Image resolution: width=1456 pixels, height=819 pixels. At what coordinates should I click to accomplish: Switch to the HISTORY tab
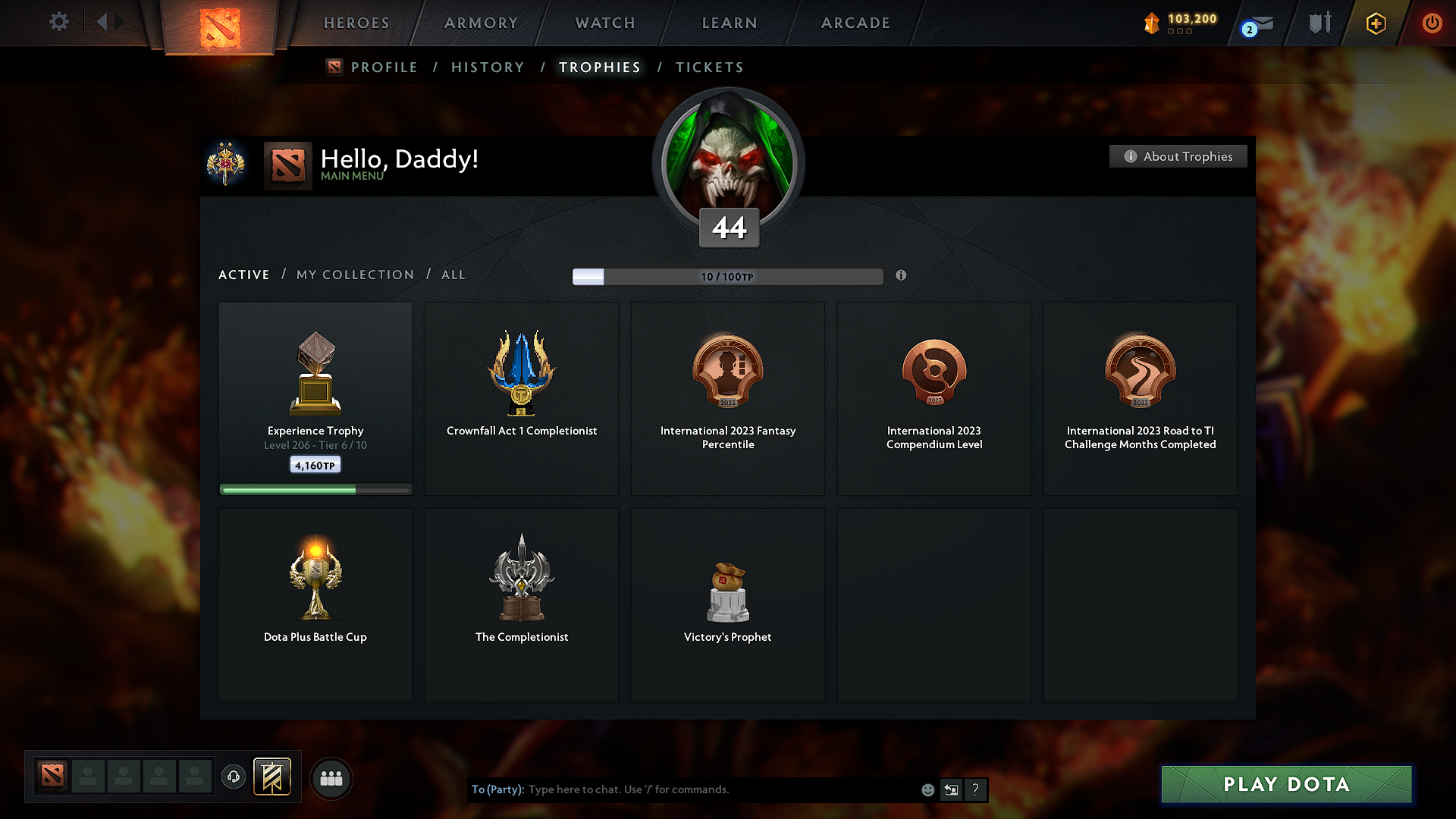click(488, 67)
